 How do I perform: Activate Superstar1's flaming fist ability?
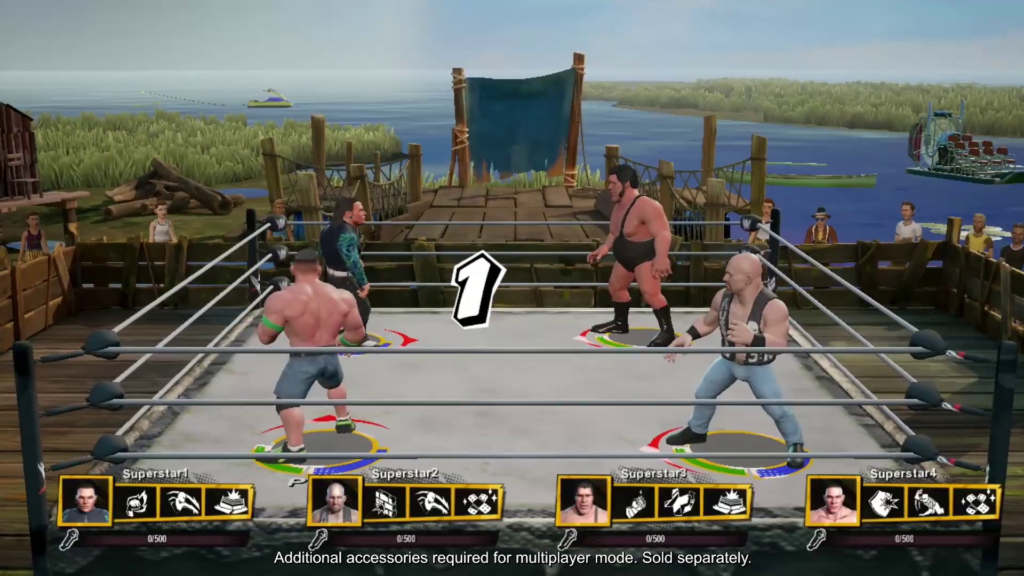pos(137,502)
